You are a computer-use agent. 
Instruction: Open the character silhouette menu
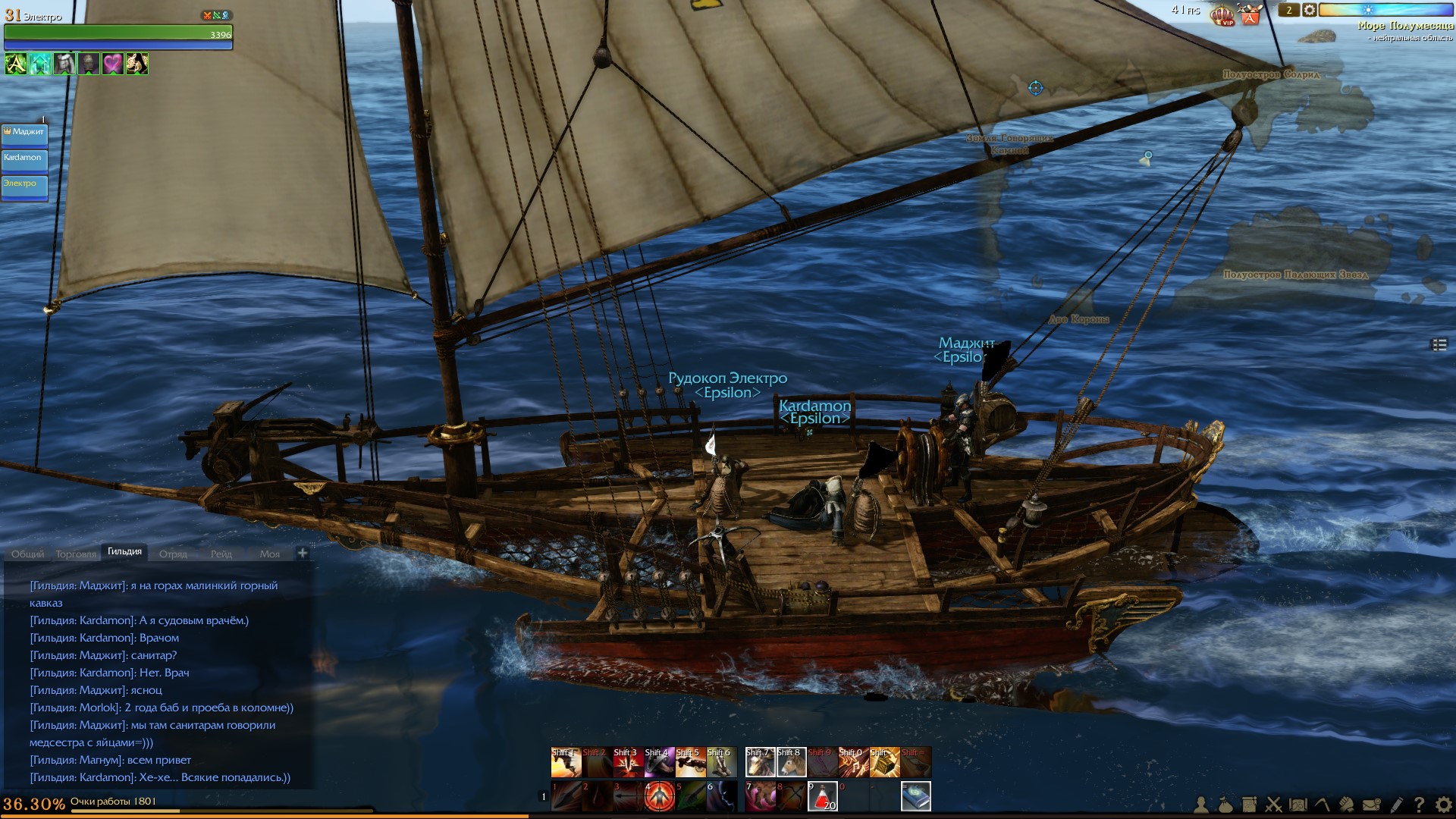[x=1201, y=805]
